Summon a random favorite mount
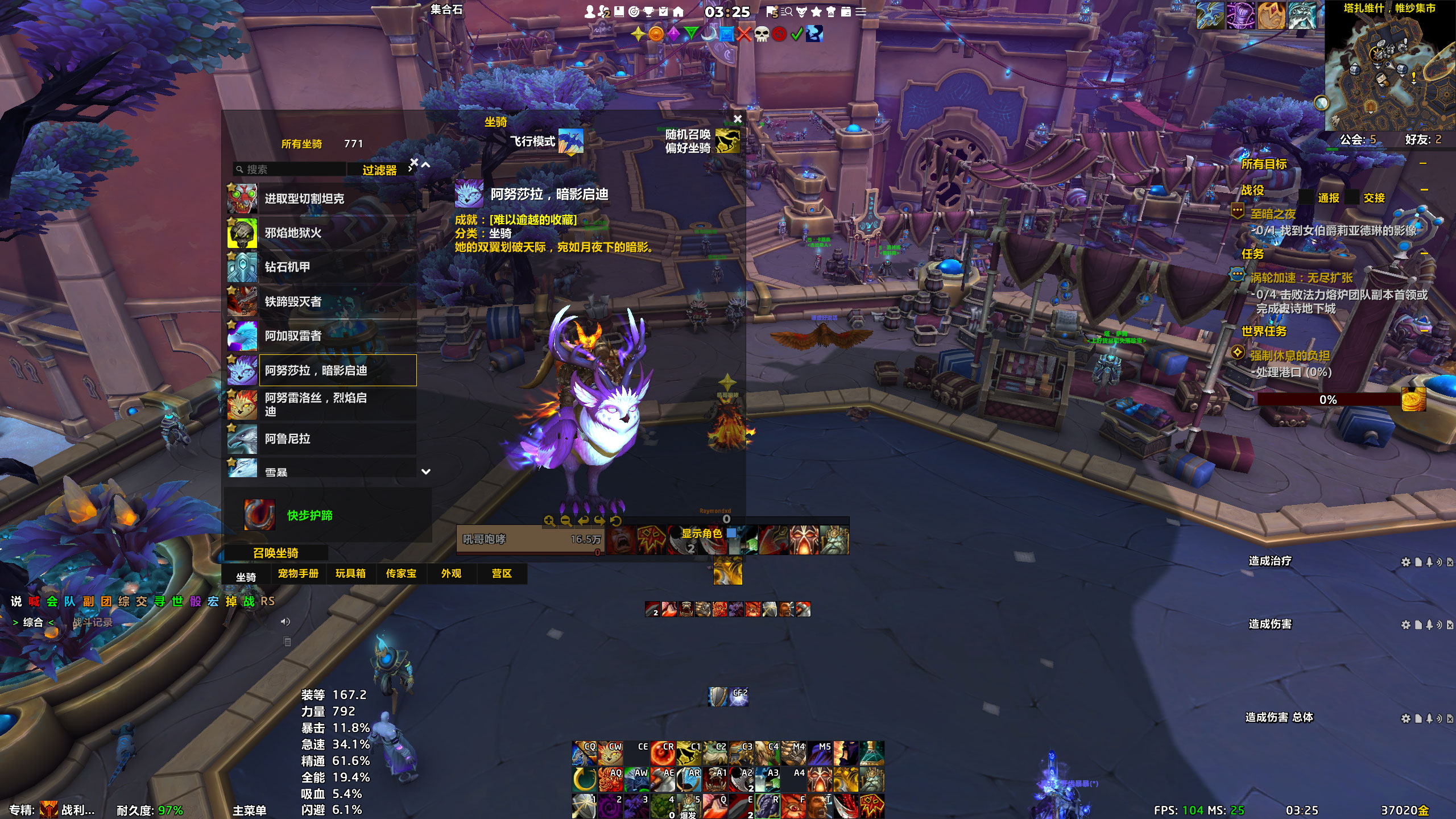Viewport: 1456px width, 819px height. pyautogui.click(x=727, y=141)
